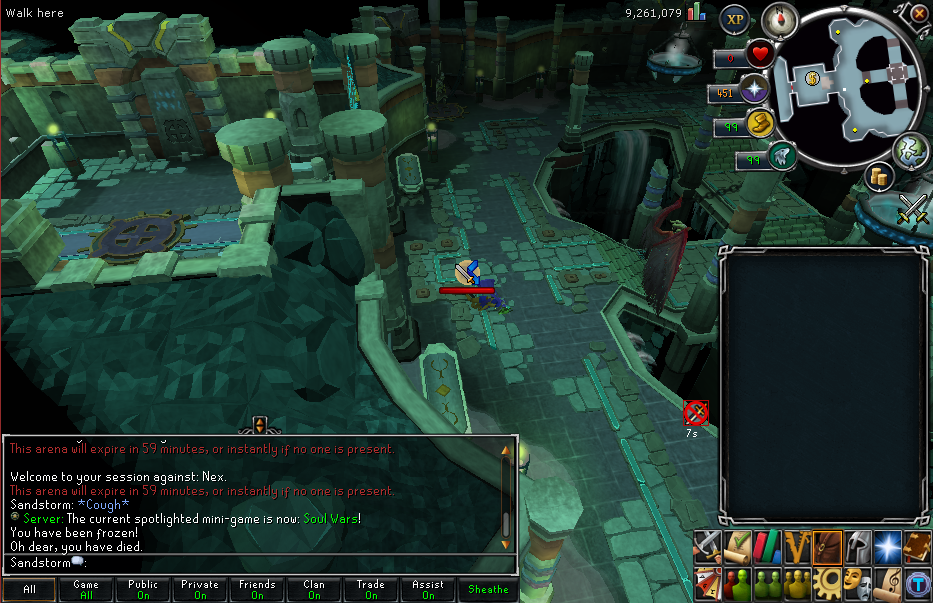933x603 pixels.
Task: Click the Sheathe button
Action: coord(488,589)
